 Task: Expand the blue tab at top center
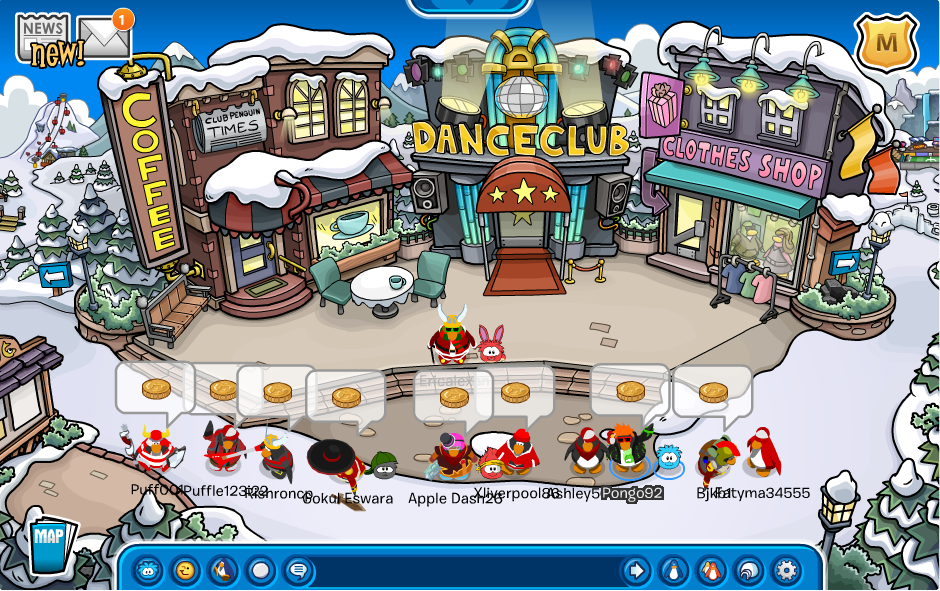(x=470, y=6)
